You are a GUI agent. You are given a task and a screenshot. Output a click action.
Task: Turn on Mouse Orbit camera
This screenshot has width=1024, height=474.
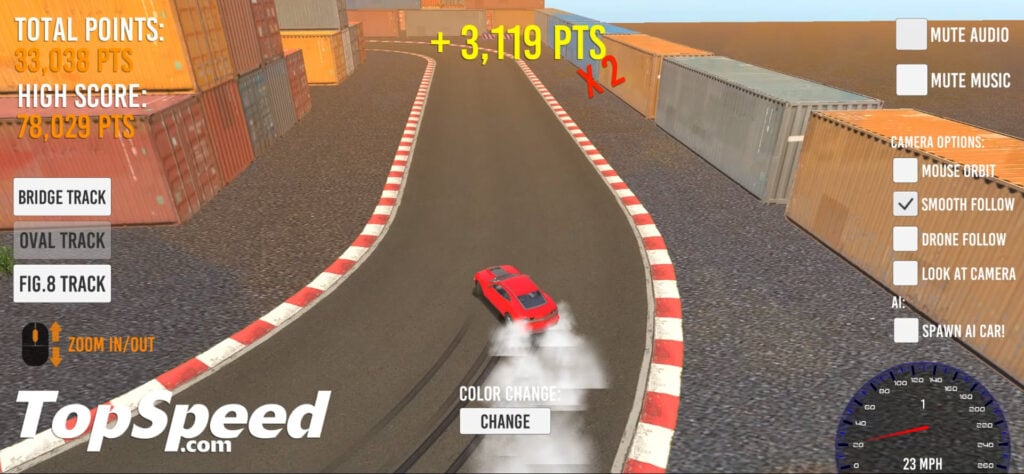click(906, 171)
